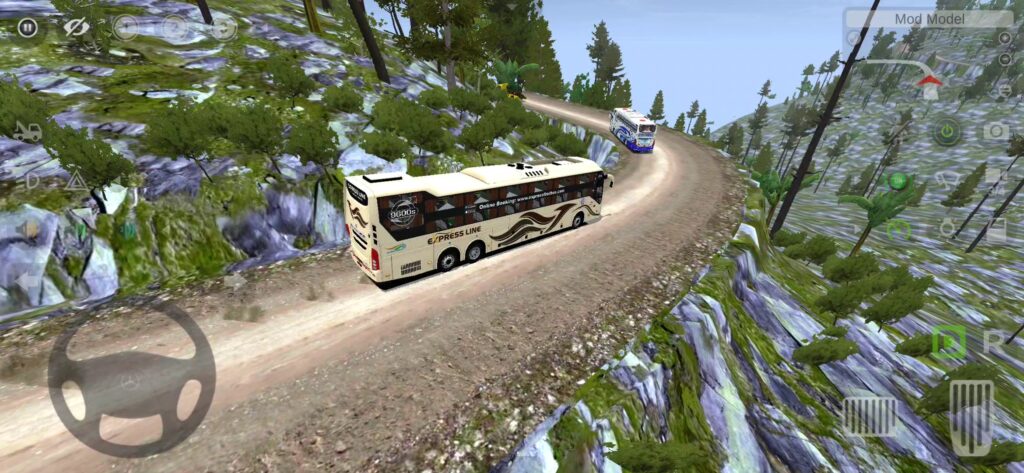This screenshot has height=473, width=1024.
Task: Open the tow truck icon
Action: [x=27, y=131]
